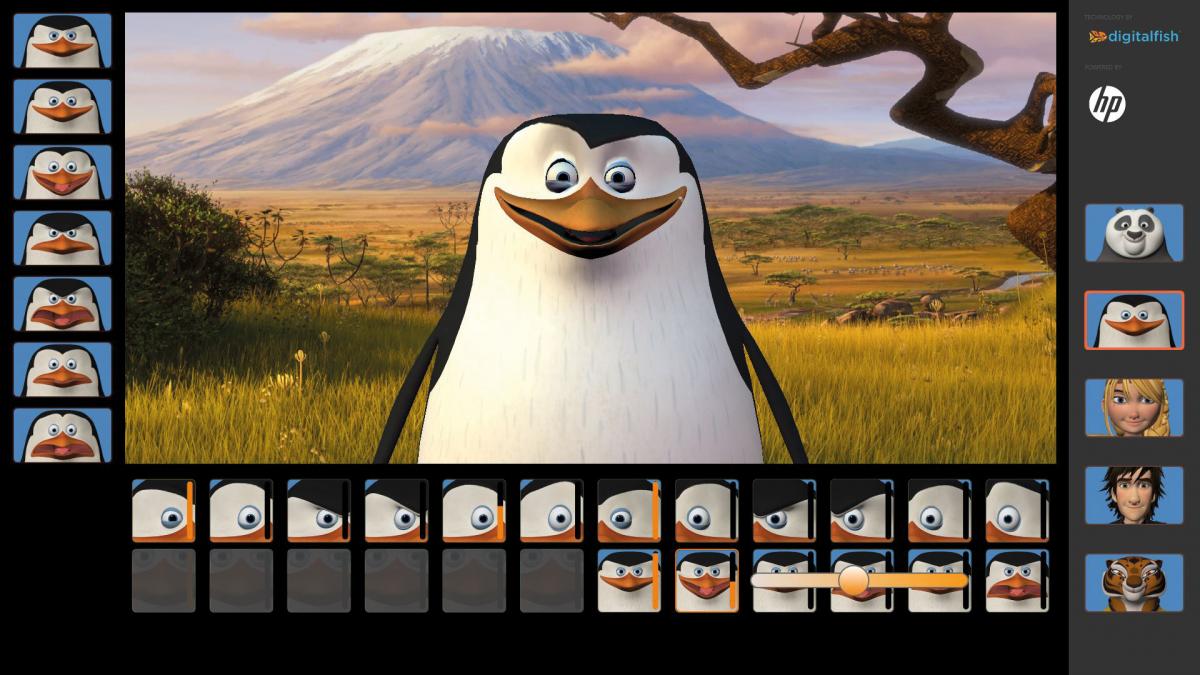Choose the orange-bordered open-smile mouth thumbnail

[x=706, y=580]
